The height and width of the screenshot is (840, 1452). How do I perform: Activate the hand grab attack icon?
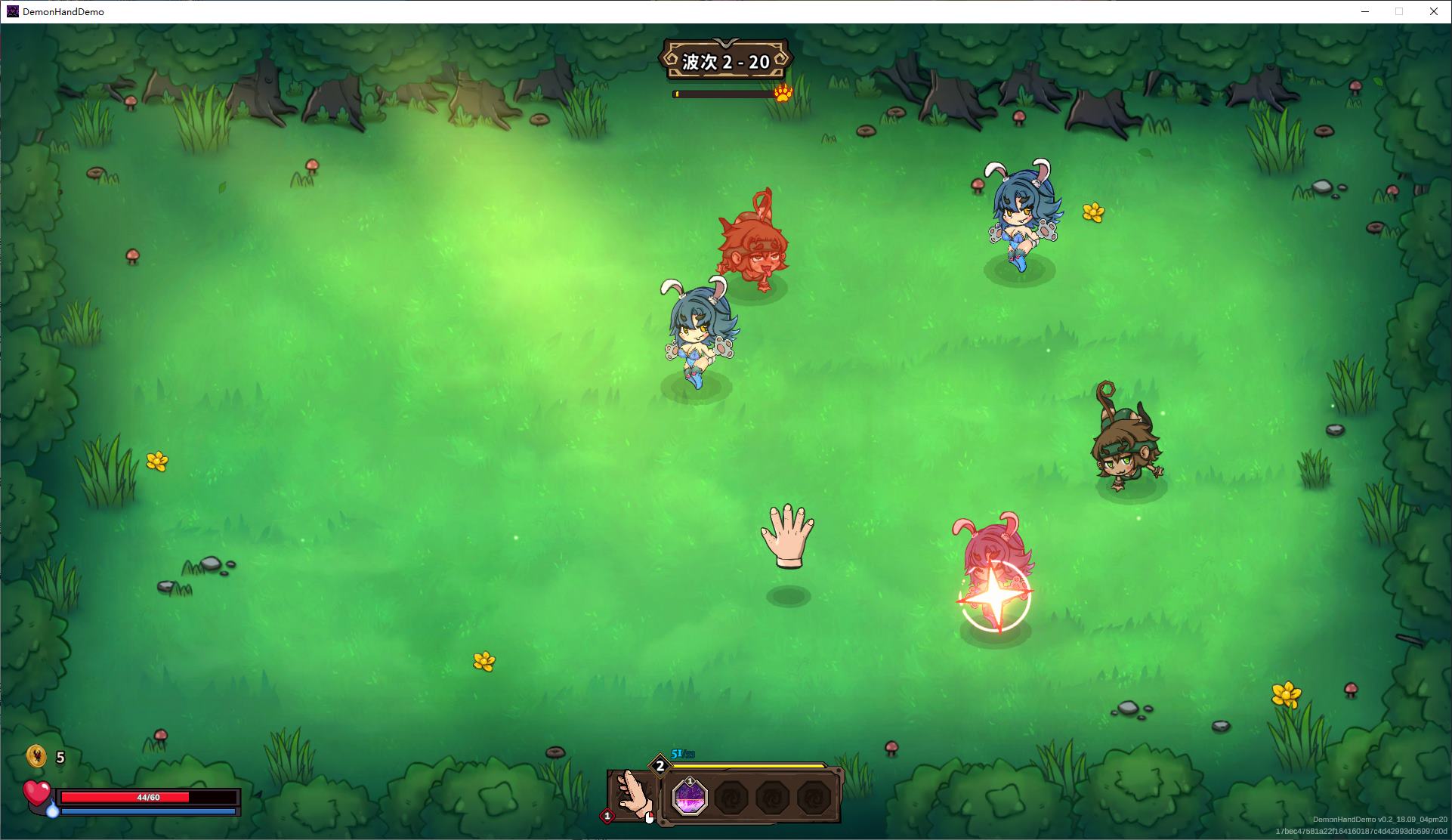tap(633, 795)
